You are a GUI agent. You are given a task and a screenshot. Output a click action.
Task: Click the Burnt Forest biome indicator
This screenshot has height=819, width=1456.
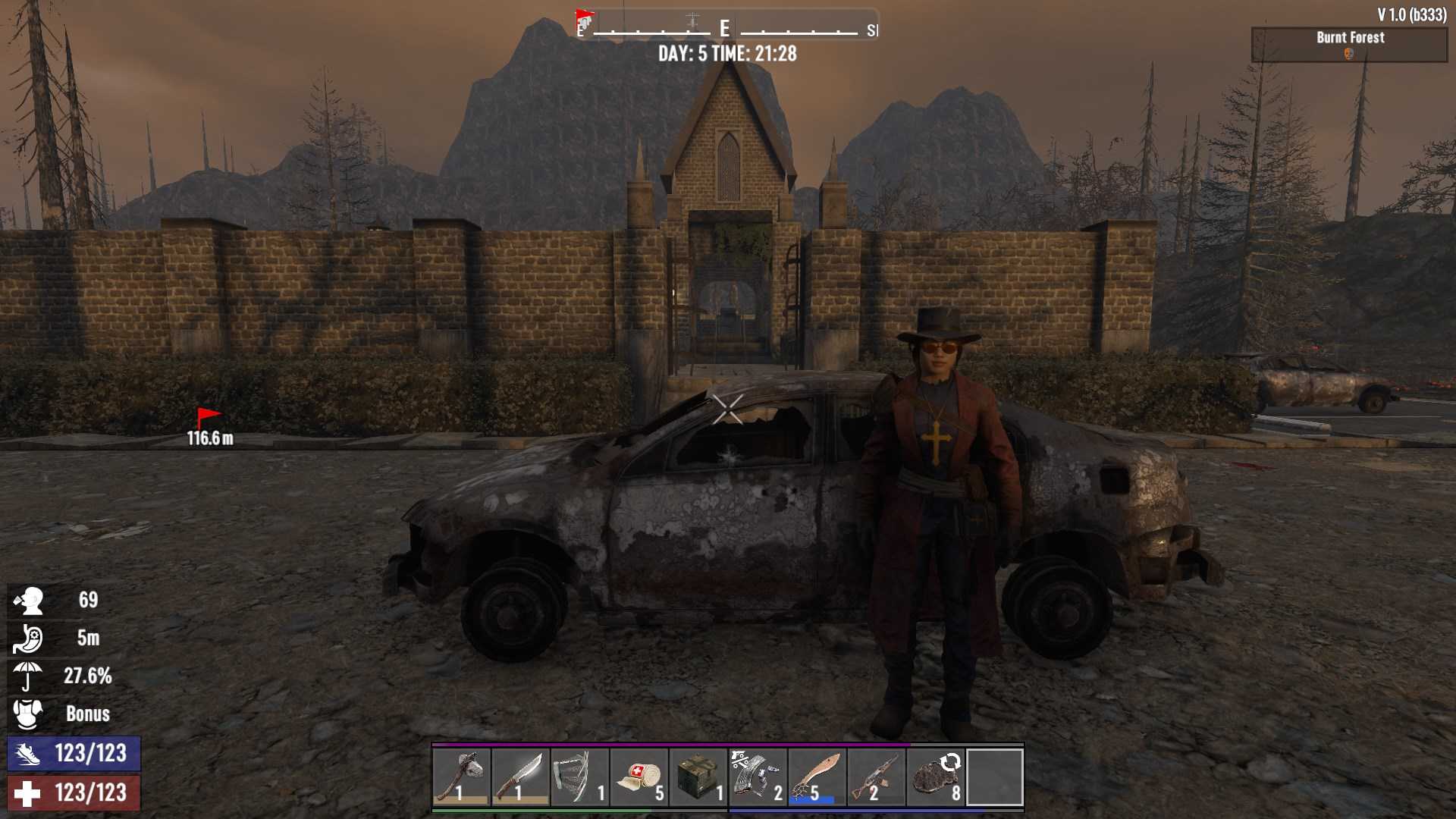tap(1349, 44)
